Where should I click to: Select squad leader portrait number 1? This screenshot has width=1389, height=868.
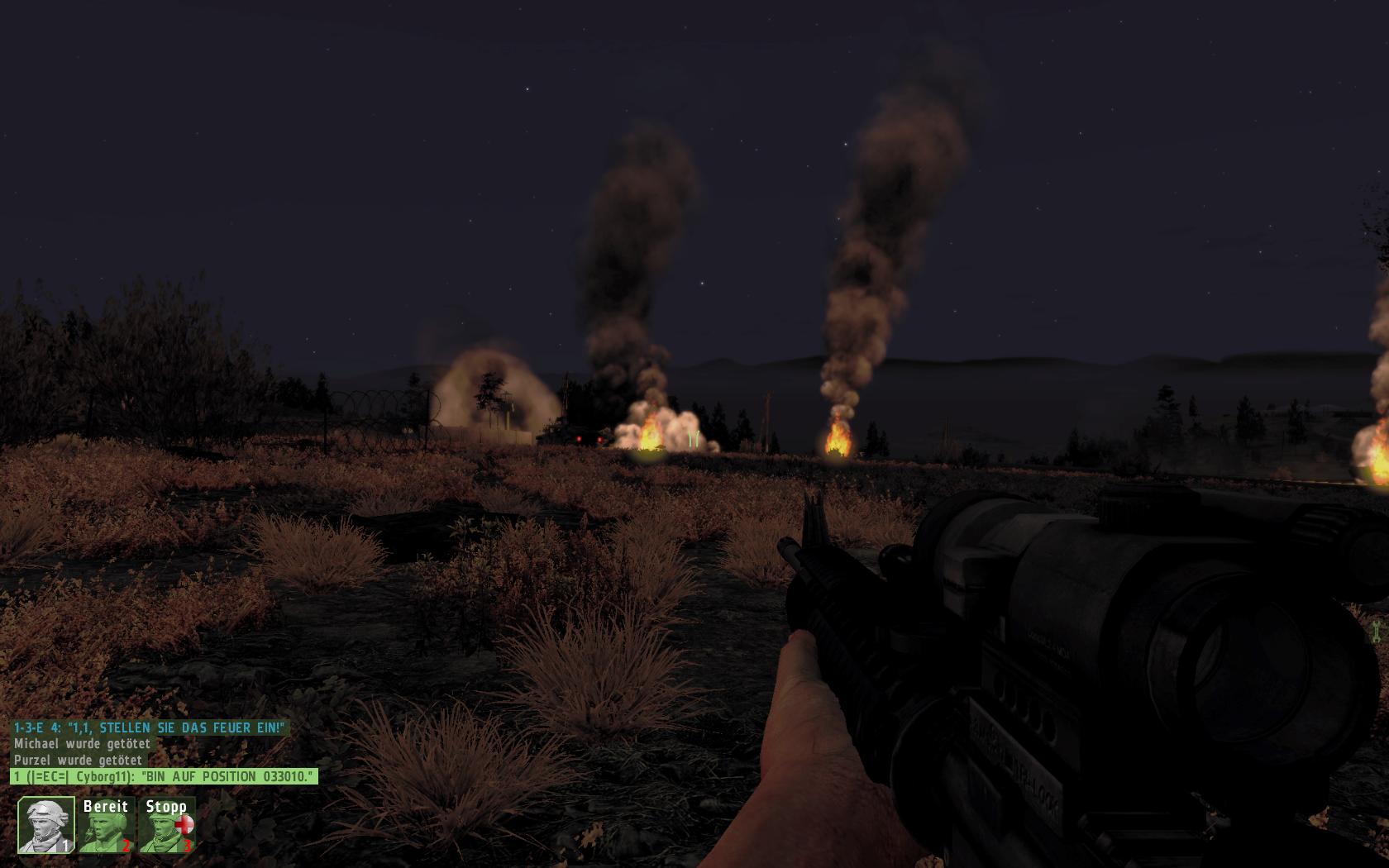click(x=46, y=825)
